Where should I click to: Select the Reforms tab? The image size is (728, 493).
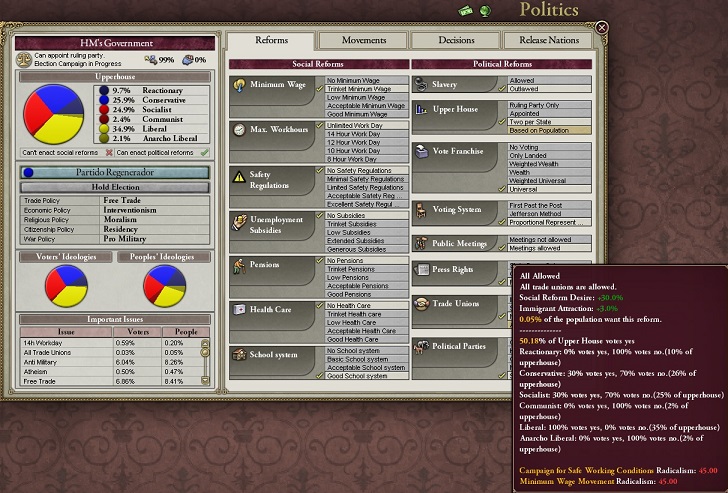coord(272,40)
